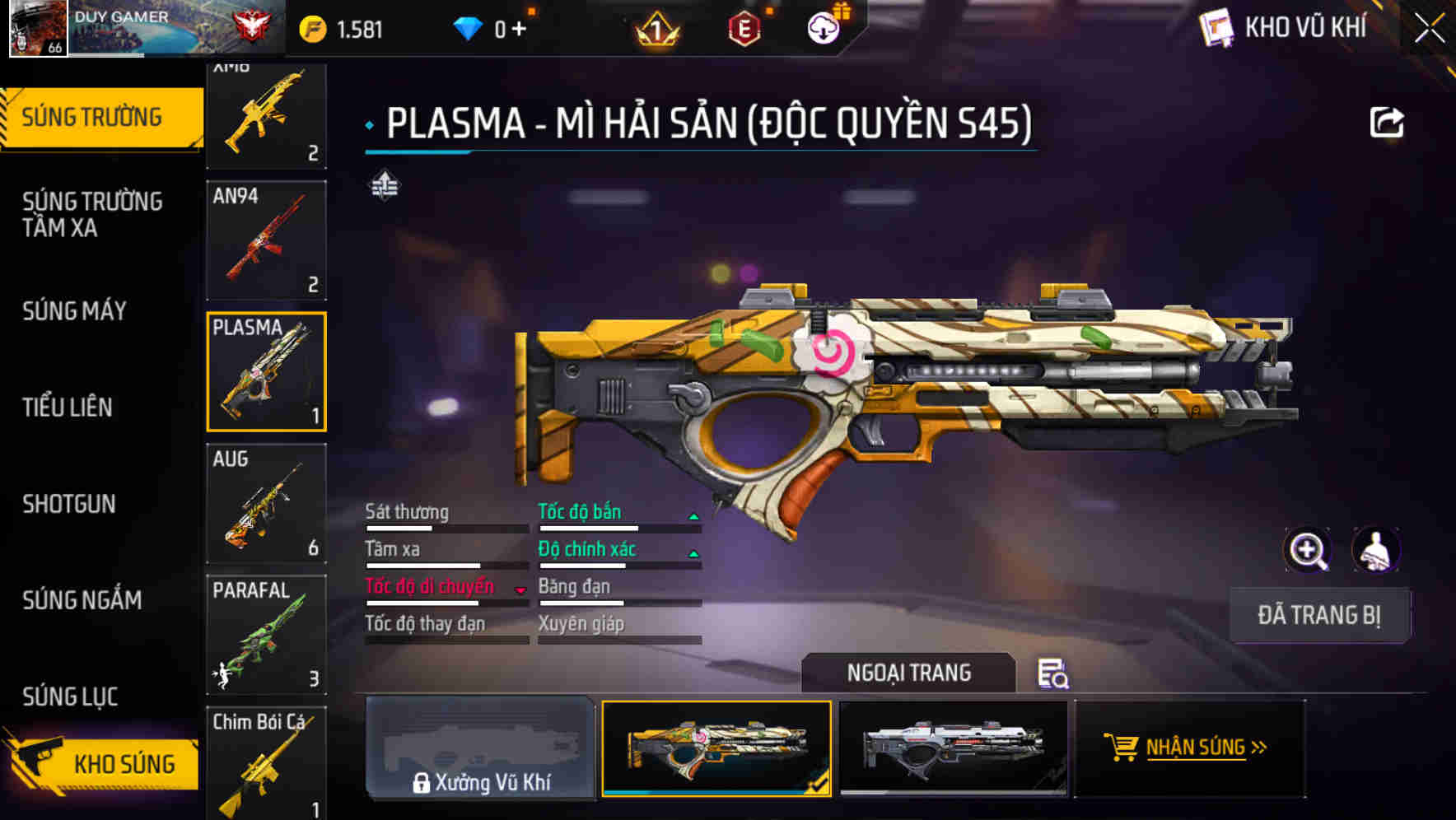Preview skin on character icon
The height and width of the screenshot is (820, 1456).
1375,550
